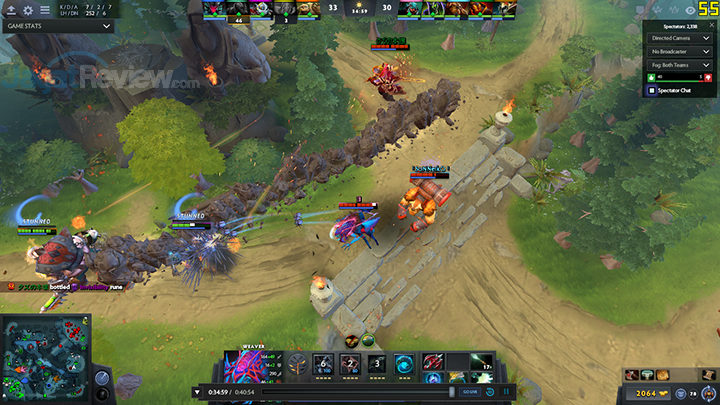The width and height of the screenshot is (720, 405).
Task: Click the Go Live button
Action: (469, 391)
